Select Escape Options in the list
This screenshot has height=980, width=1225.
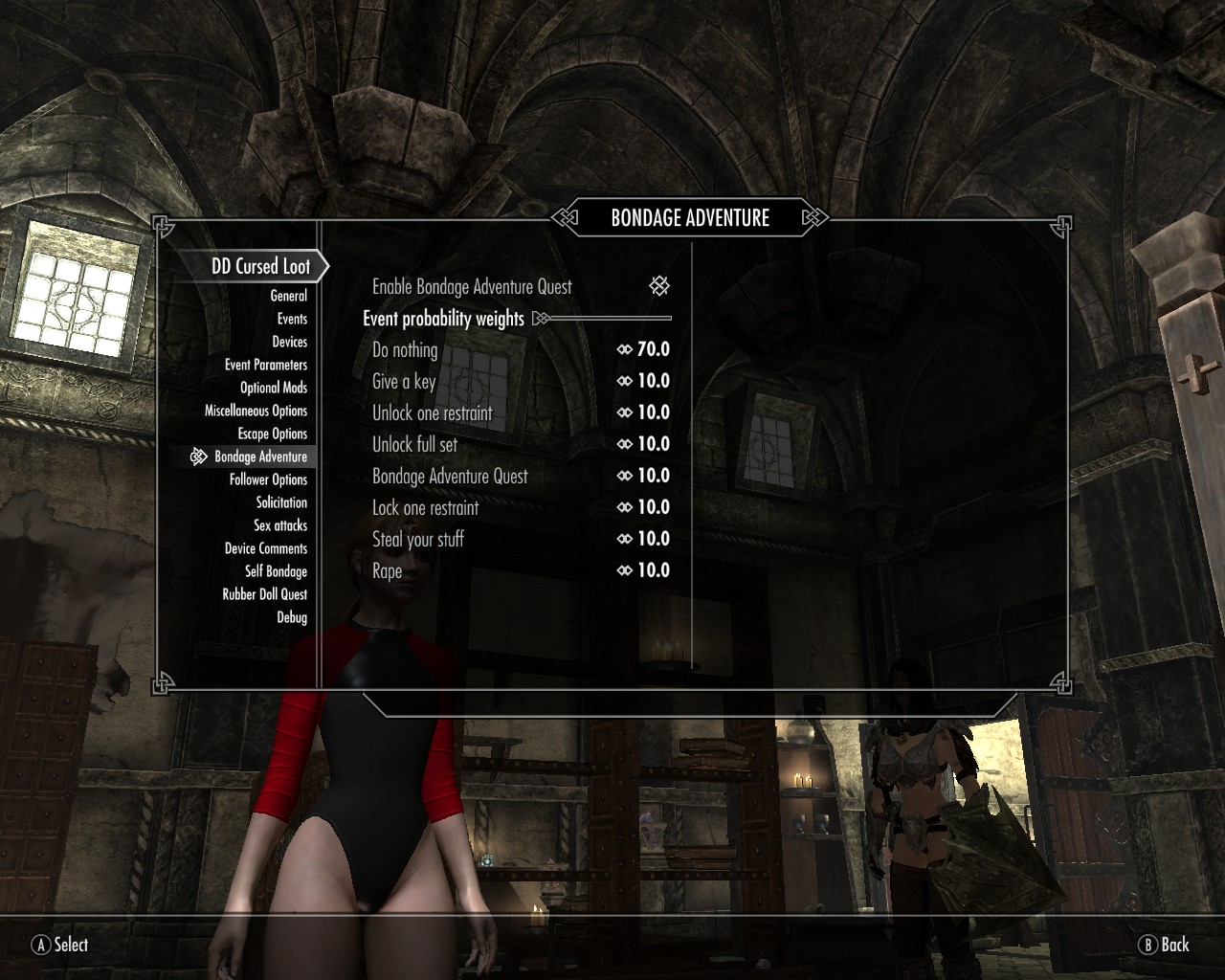[x=272, y=434]
